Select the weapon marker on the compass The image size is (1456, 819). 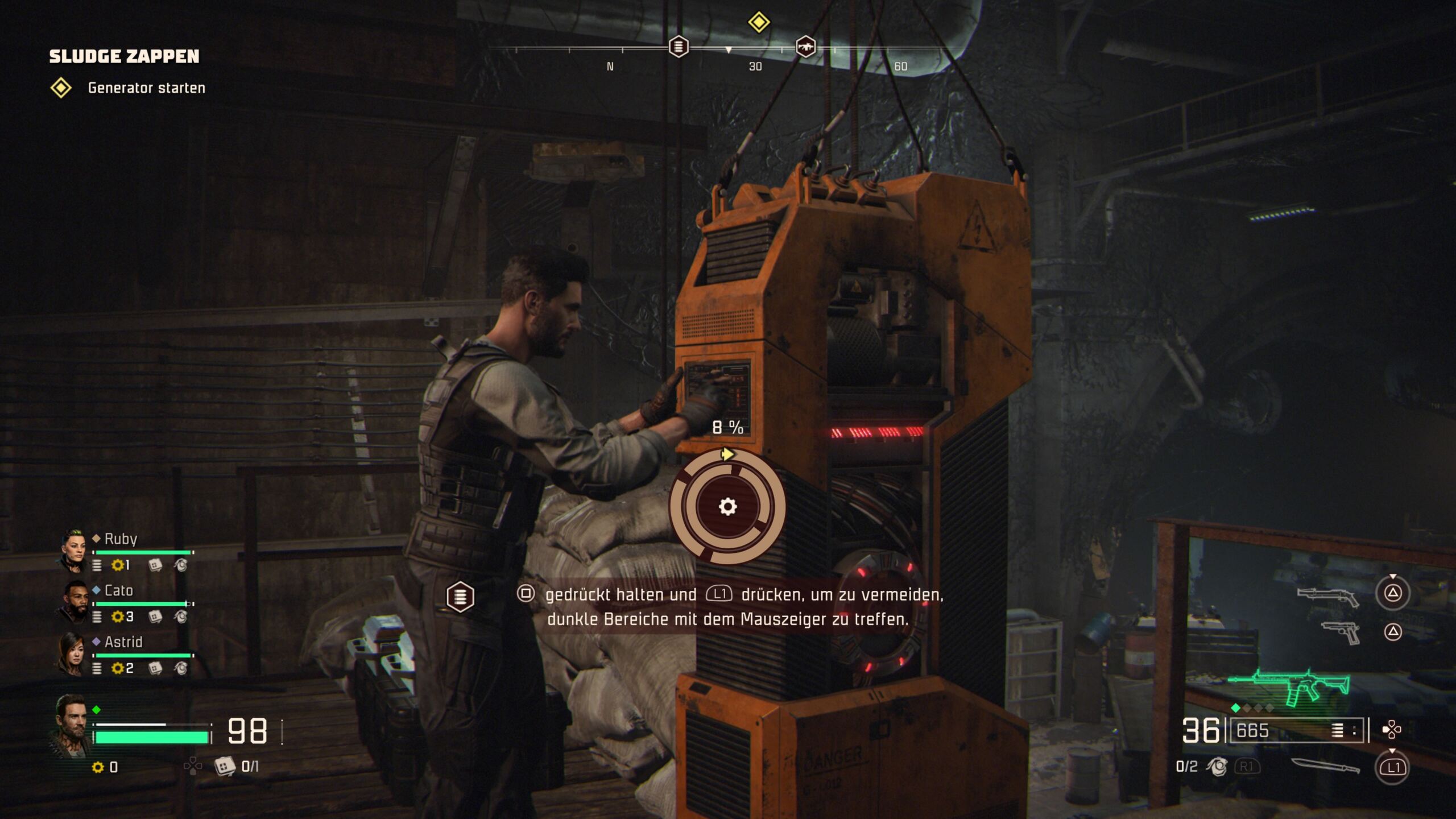pyautogui.click(x=805, y=47)
